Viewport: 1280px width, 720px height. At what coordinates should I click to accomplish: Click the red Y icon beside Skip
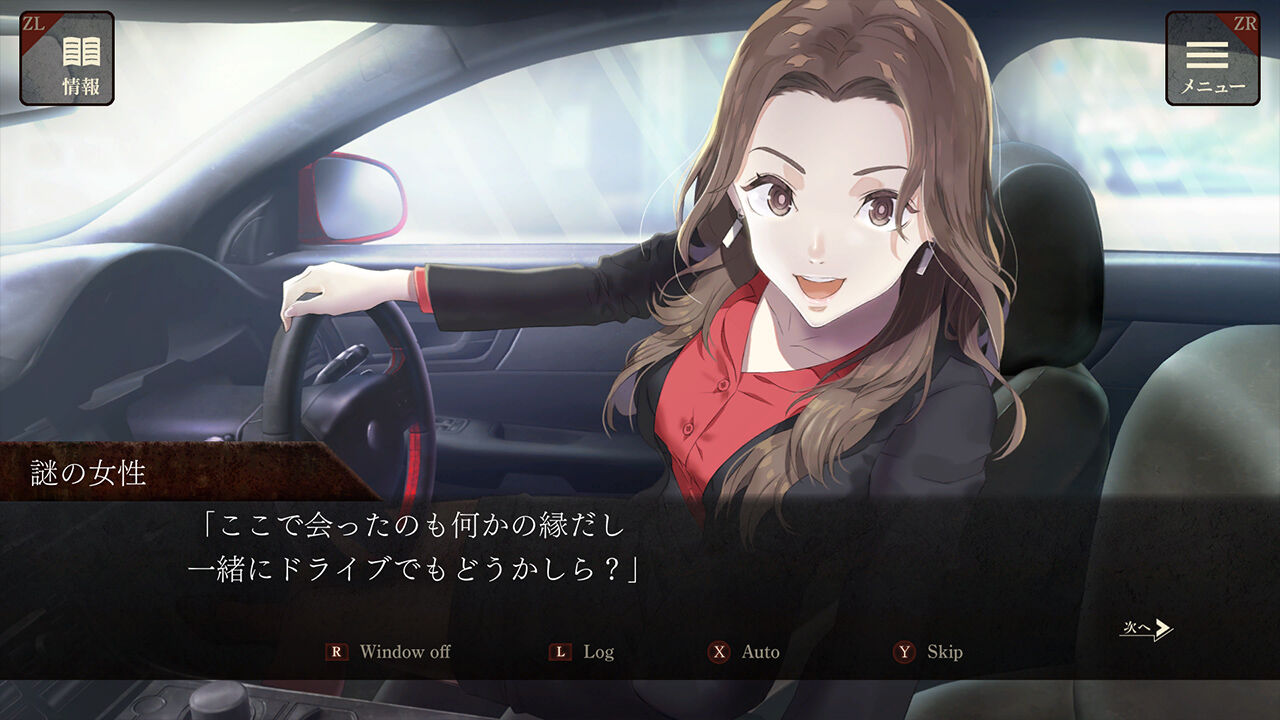[x=905, y=652]
